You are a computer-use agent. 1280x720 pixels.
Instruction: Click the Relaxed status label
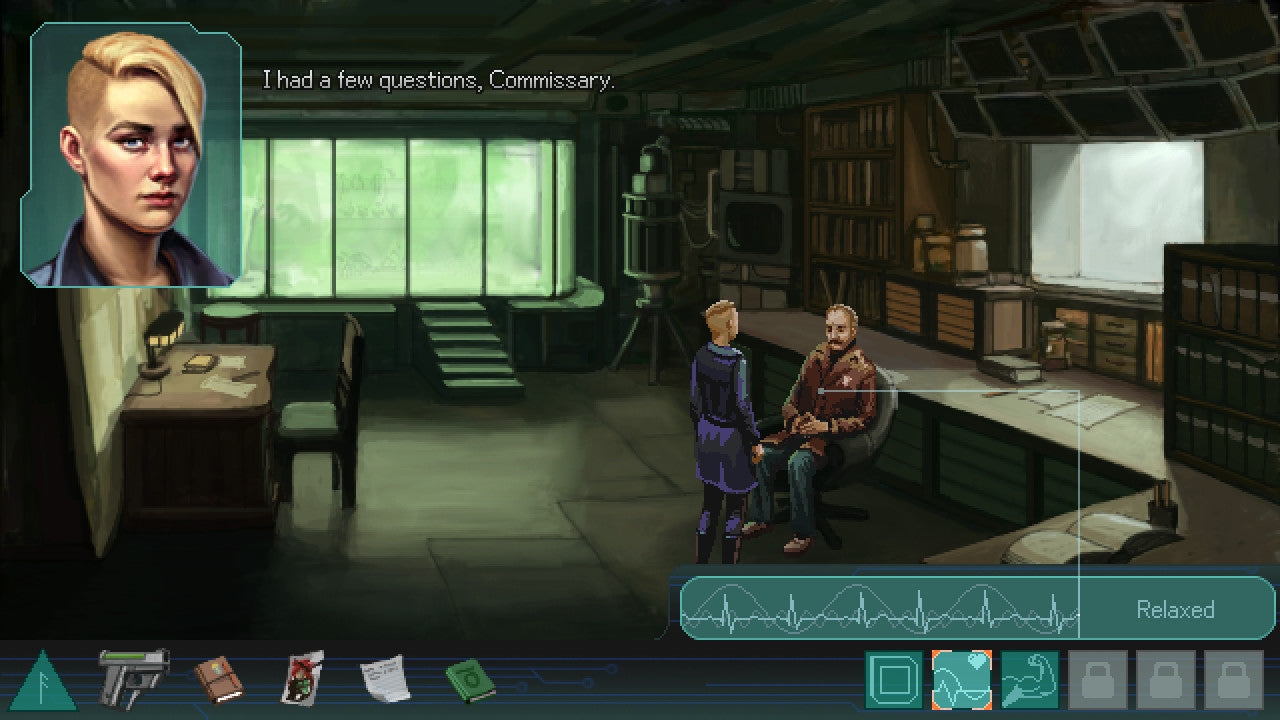1174,610
